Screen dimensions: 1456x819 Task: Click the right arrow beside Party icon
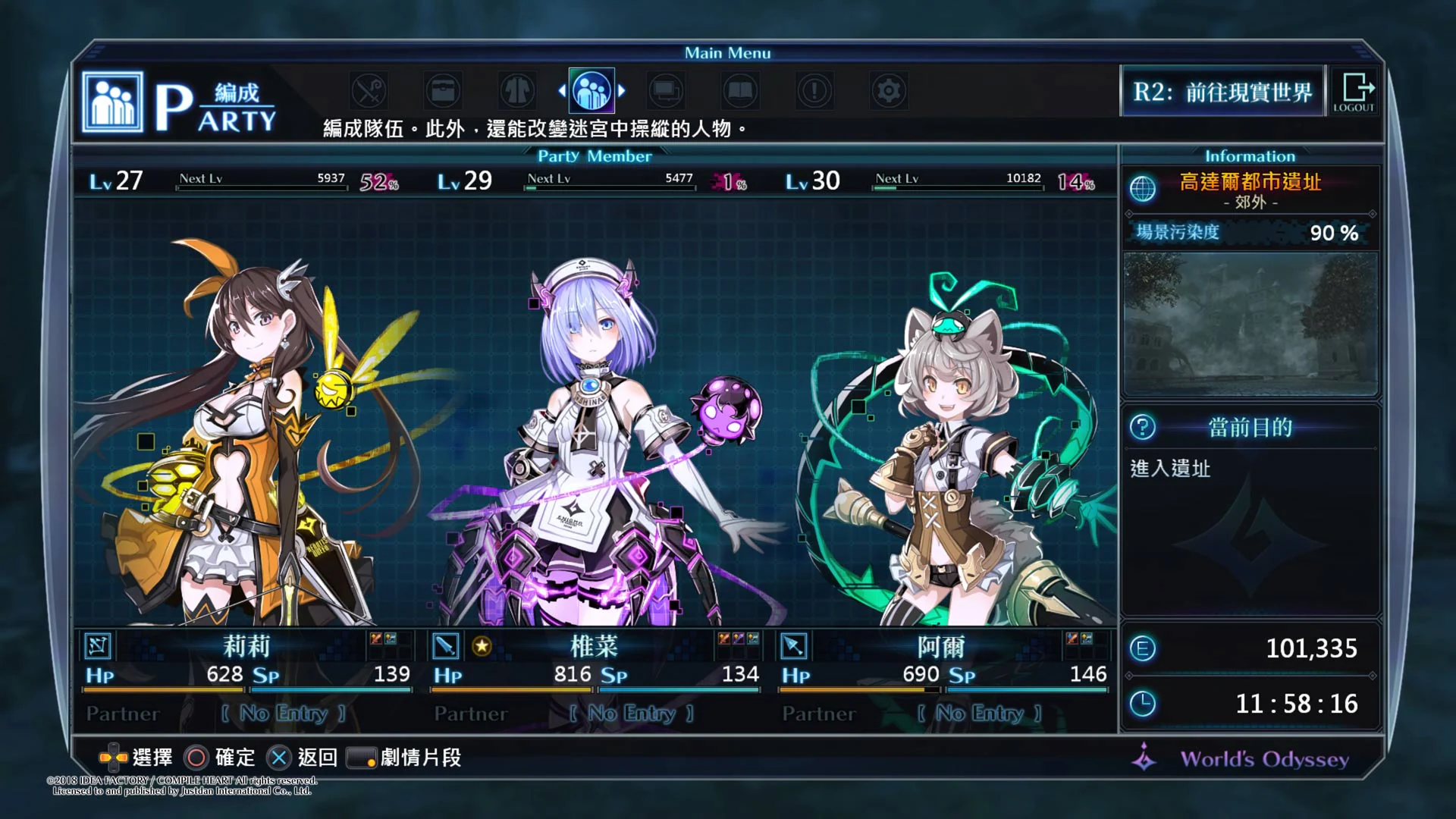click(622, 89)
